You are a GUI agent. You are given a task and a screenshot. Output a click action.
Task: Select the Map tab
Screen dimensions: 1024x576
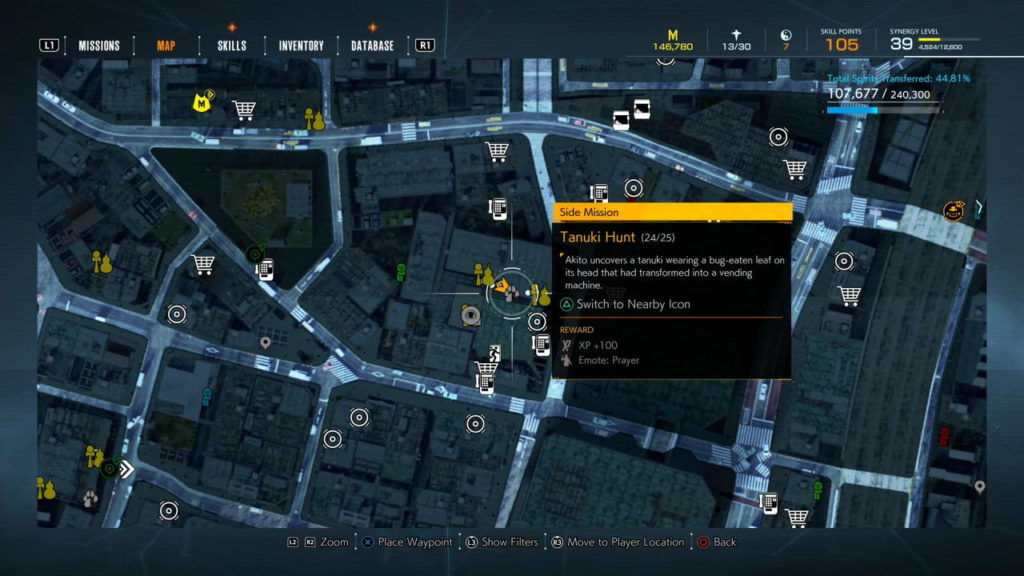coord(166,45)
